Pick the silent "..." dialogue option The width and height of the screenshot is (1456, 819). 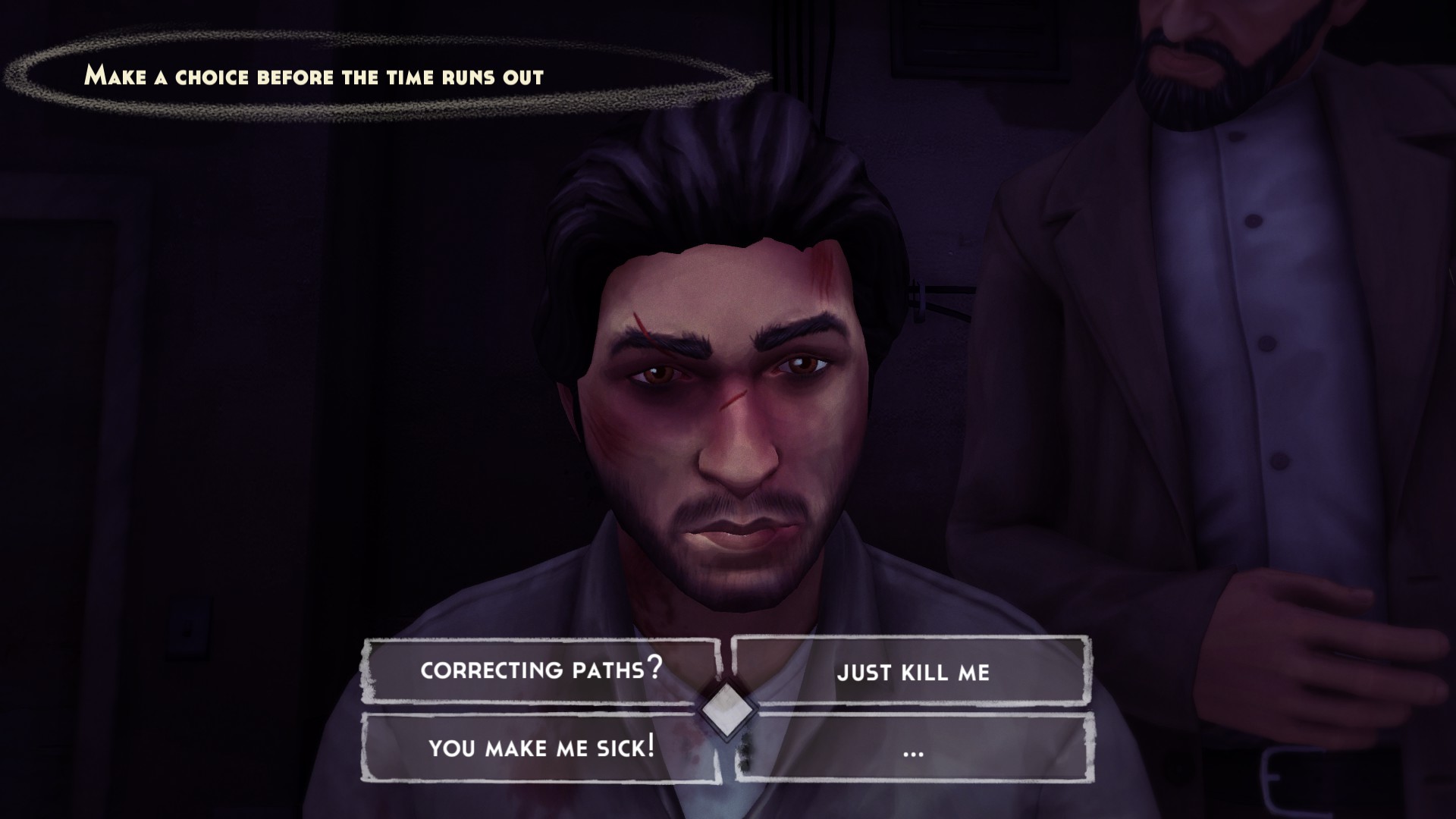click(x=913, y=751)
